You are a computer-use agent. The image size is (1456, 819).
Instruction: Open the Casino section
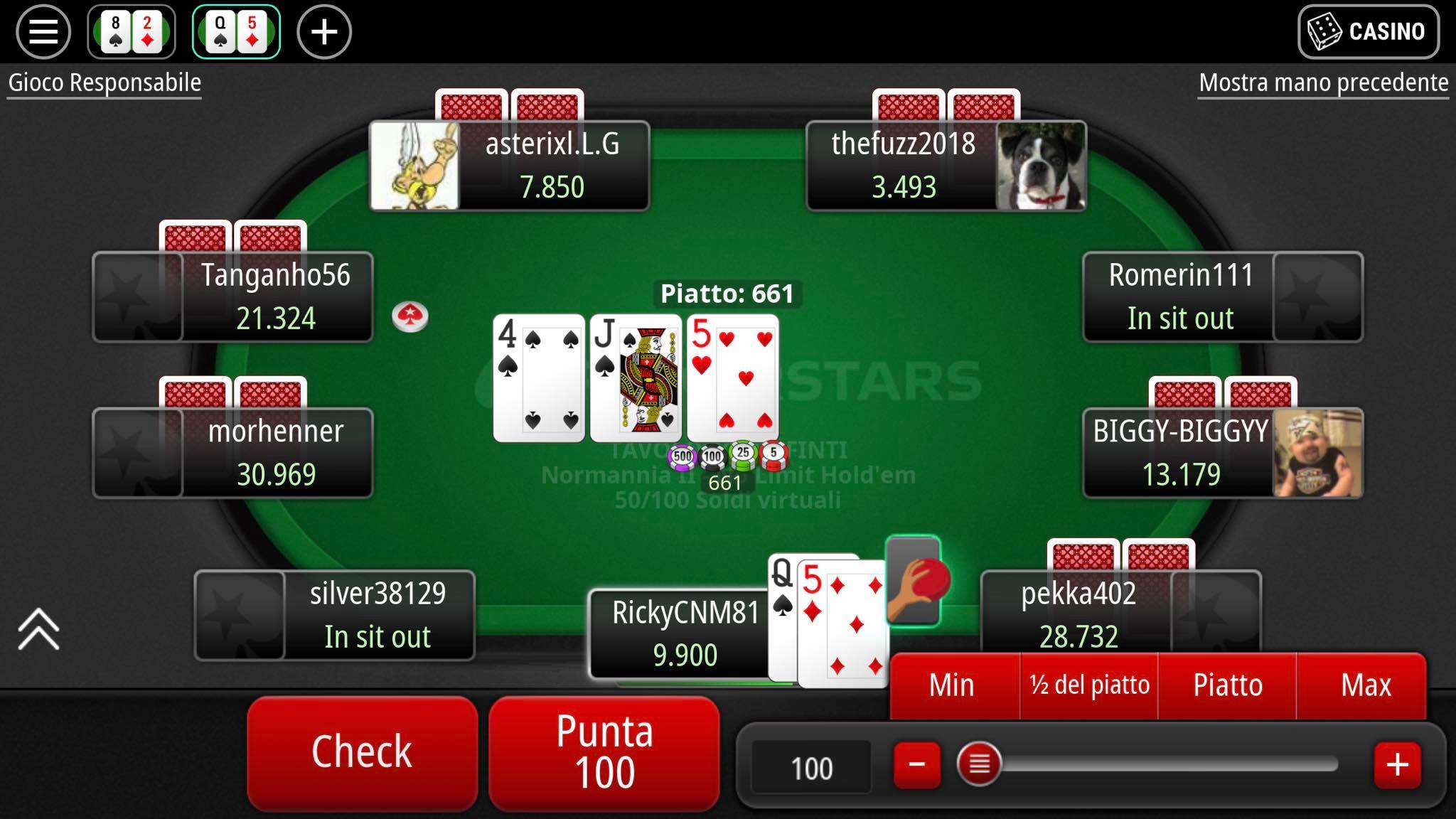1368,32
